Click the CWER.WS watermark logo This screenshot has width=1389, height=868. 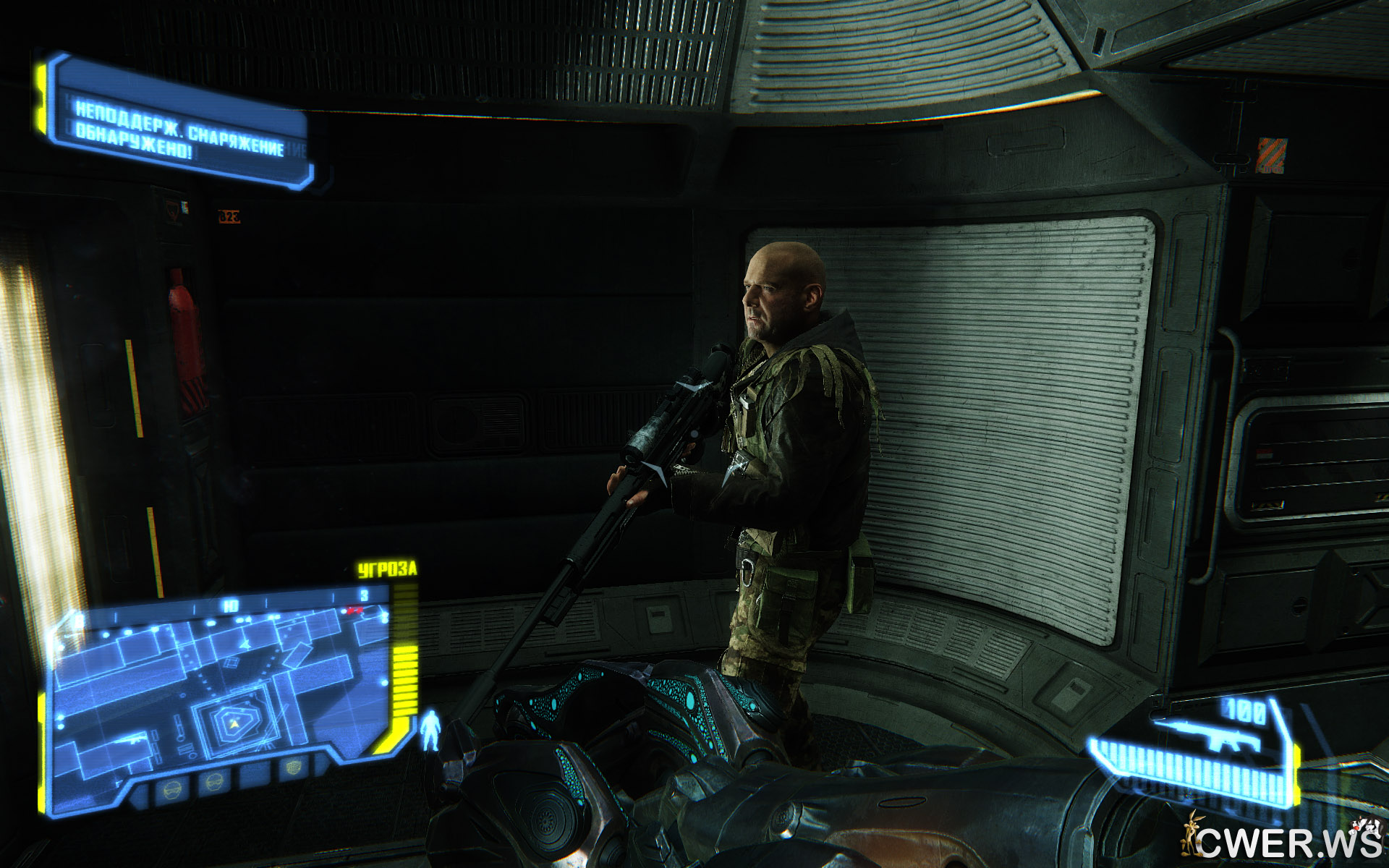click(x=1280, y=841)
